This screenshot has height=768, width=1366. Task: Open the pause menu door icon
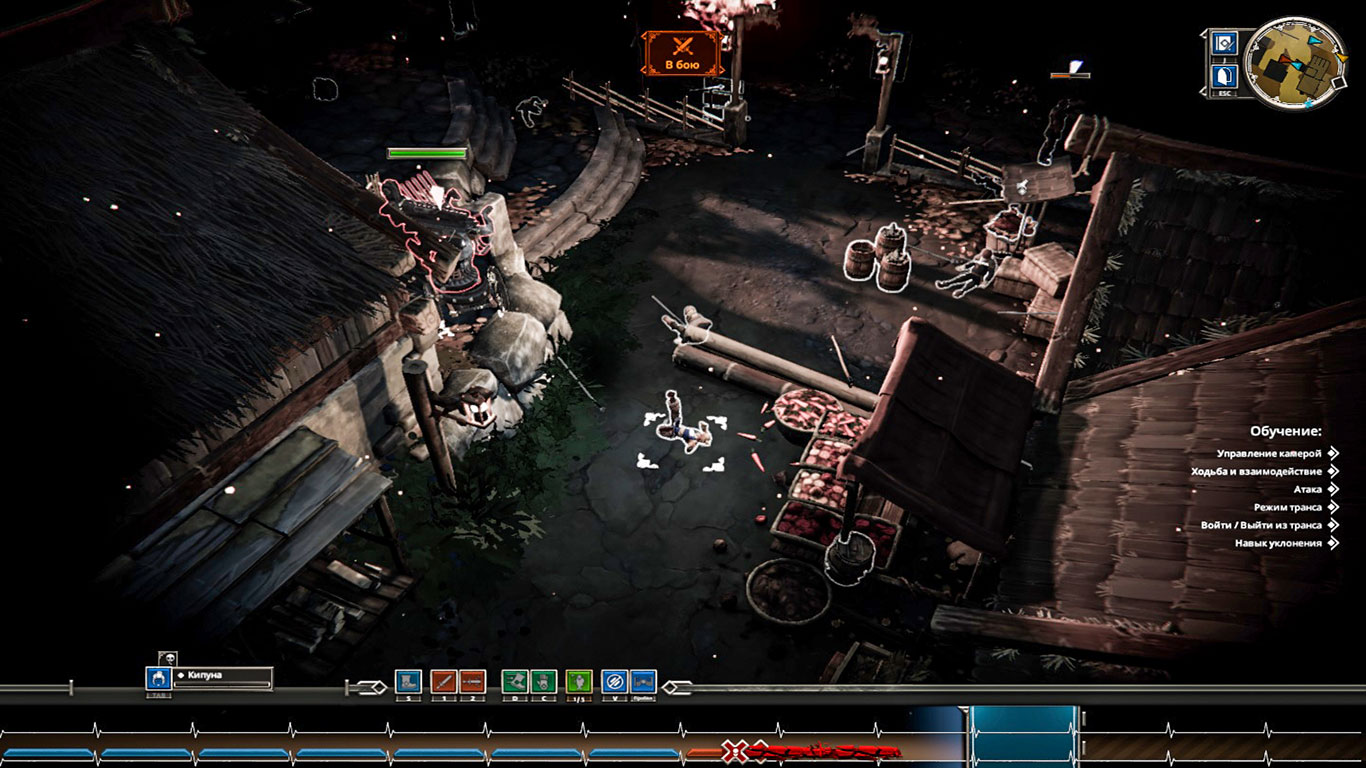click(1224, 76)
